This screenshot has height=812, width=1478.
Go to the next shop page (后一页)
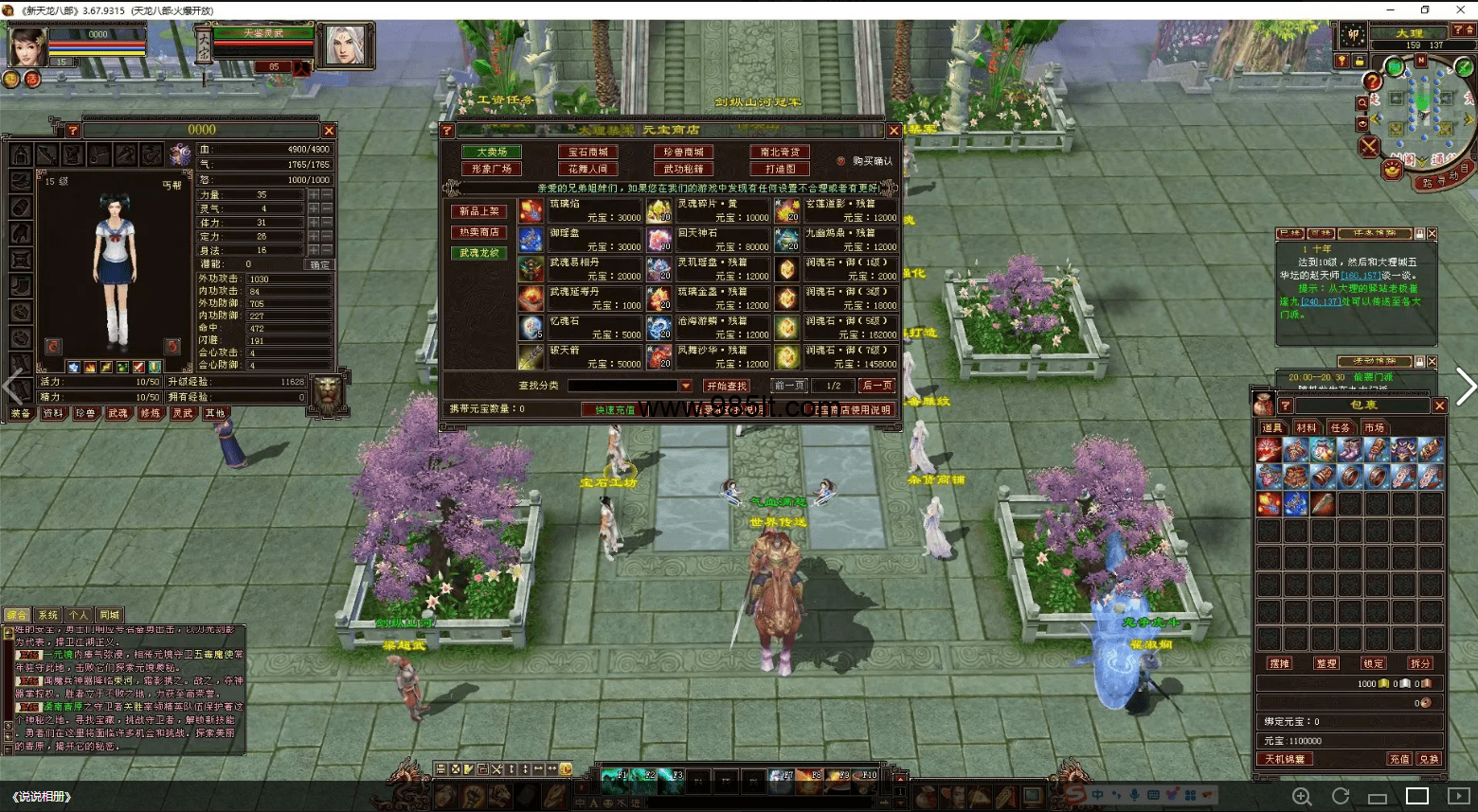pos(876,386)
